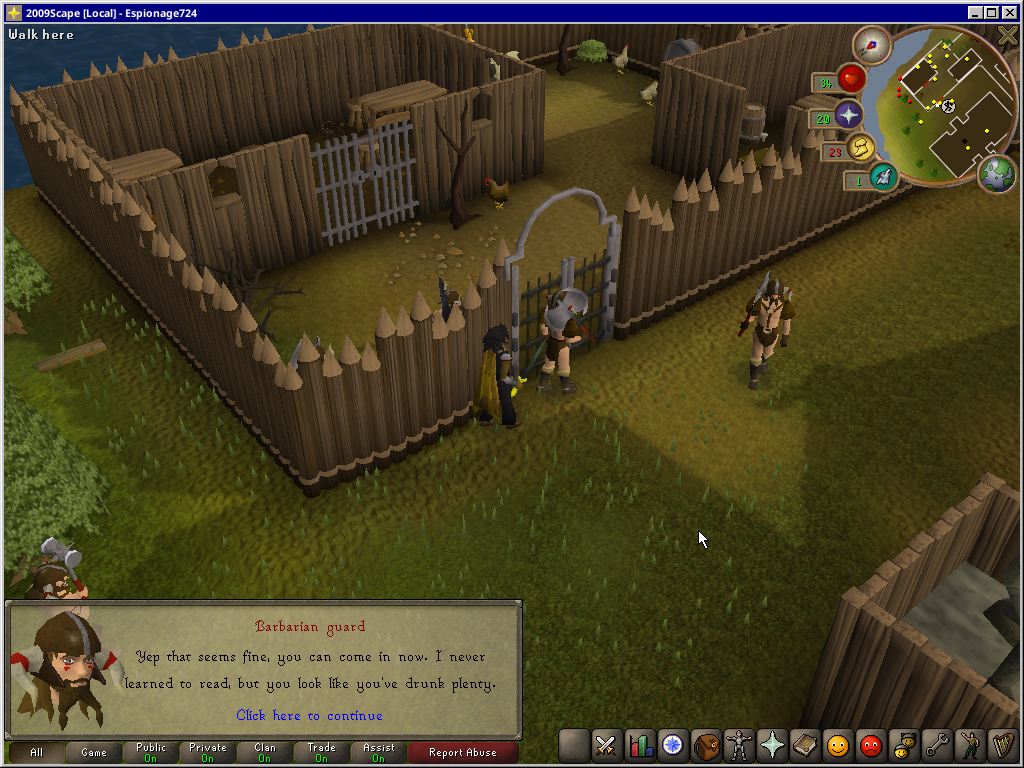Toggle the Public chat filter
Viewport: 1024px width, 768px height.
point(151,752)
